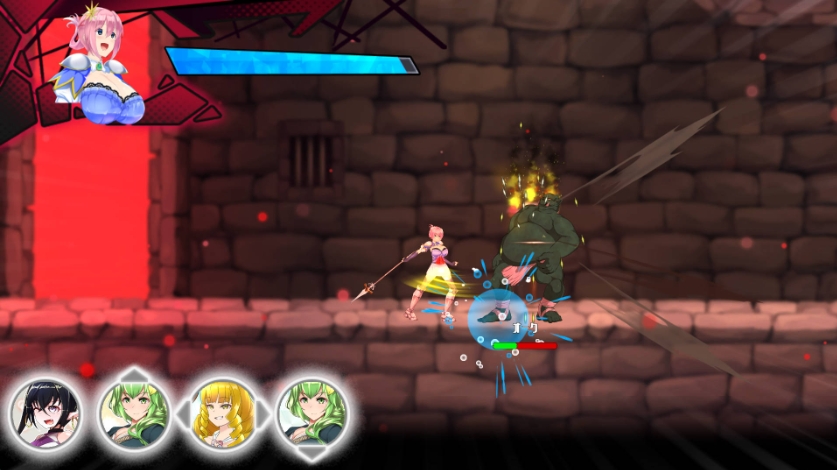Pick the green-haired portrait with down arrow

[x=311, y=412]
